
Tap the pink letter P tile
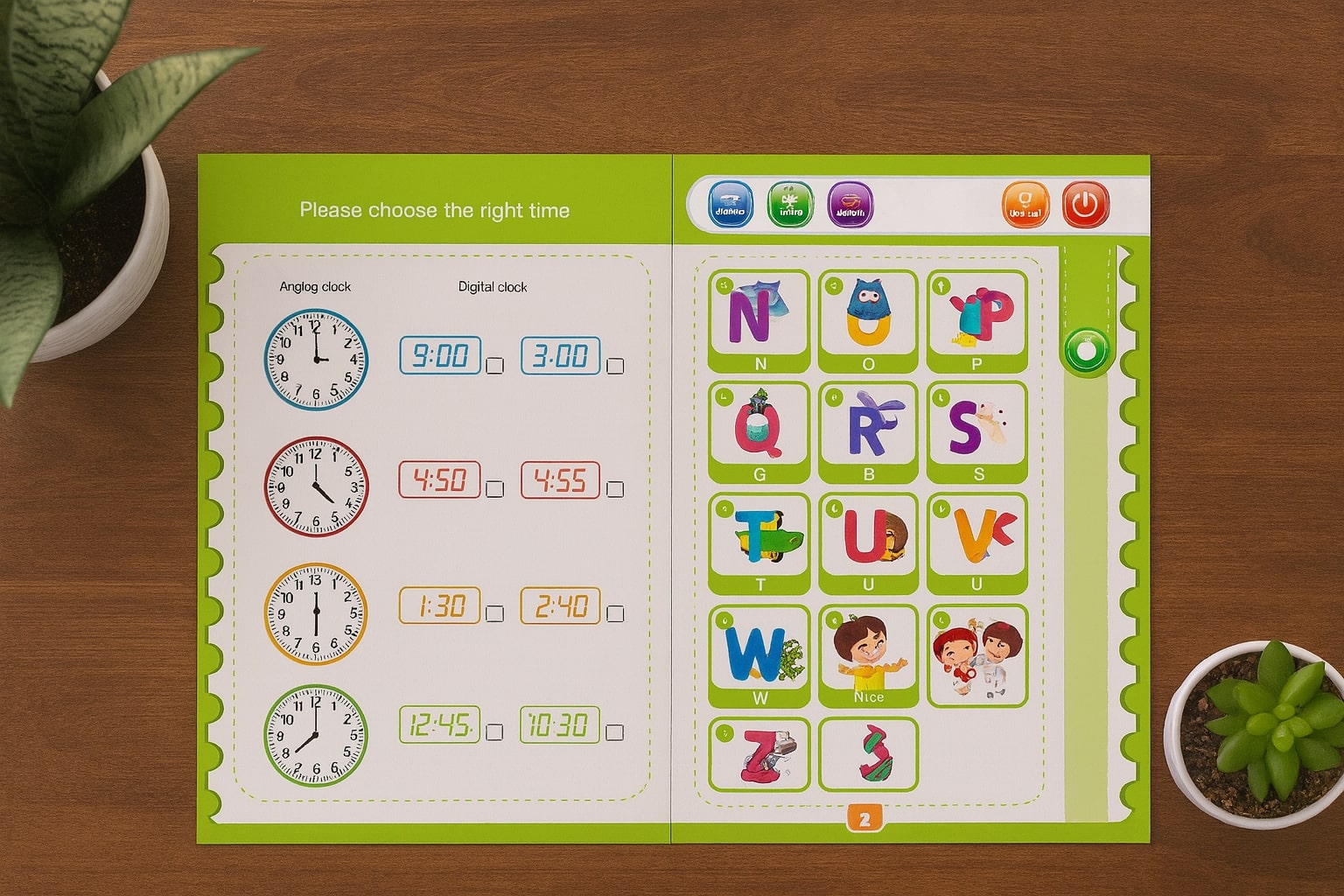pyautogui.click(x=976, y=320)
